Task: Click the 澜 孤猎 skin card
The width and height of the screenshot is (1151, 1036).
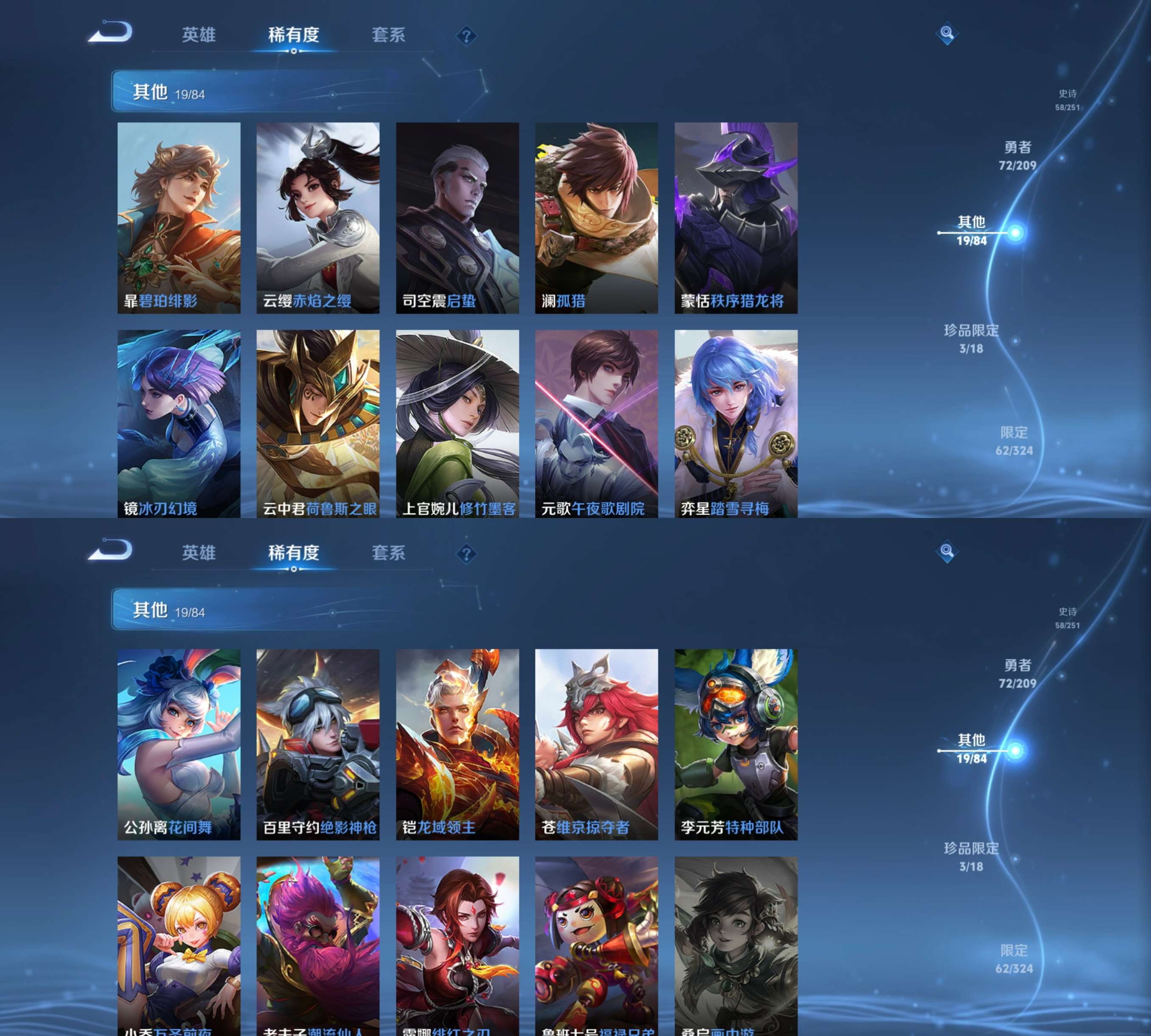Action: 596,218
